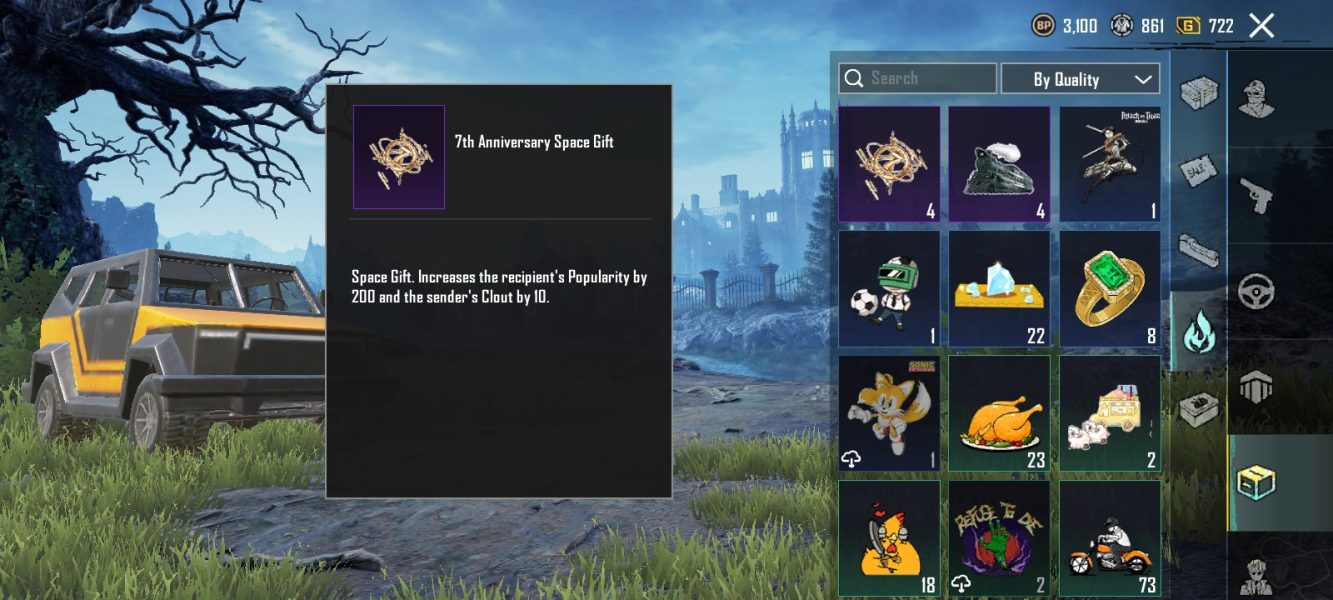Select the soccer player with green helmet
Viewport: 1333px width, 600px height.
pos(889,289)
